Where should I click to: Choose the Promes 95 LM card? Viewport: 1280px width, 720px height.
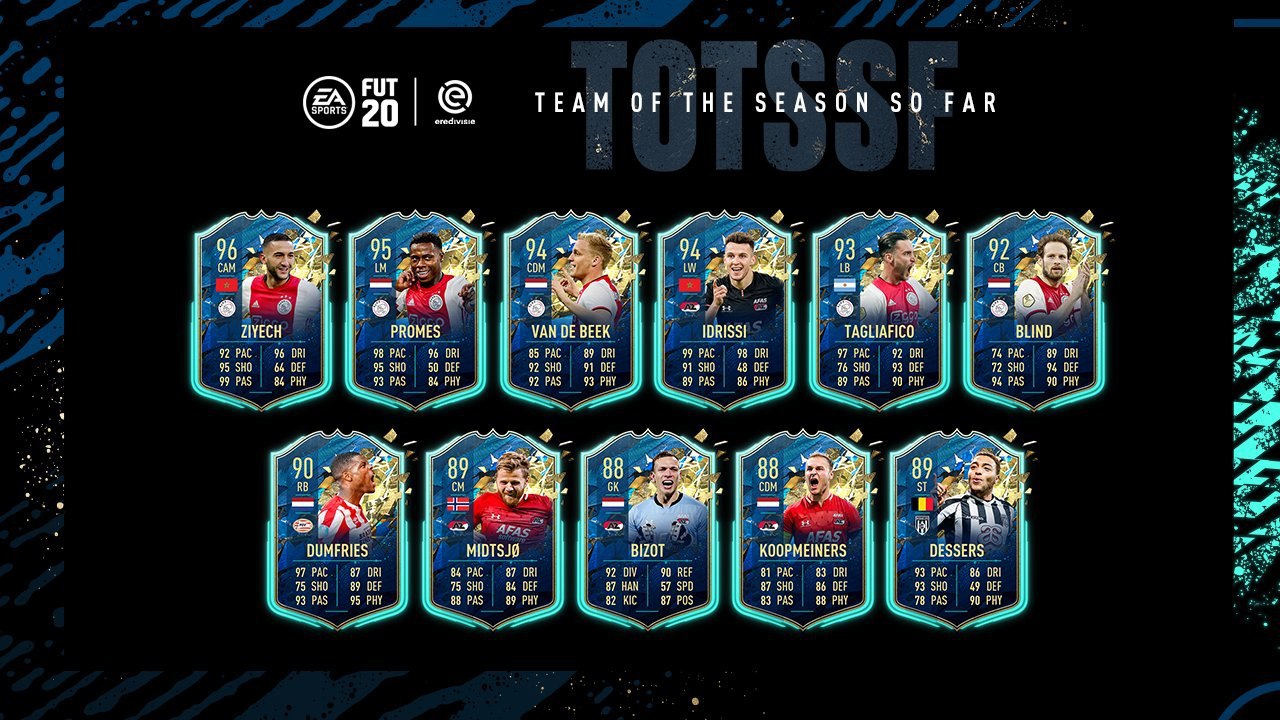[x=415, y=310]
